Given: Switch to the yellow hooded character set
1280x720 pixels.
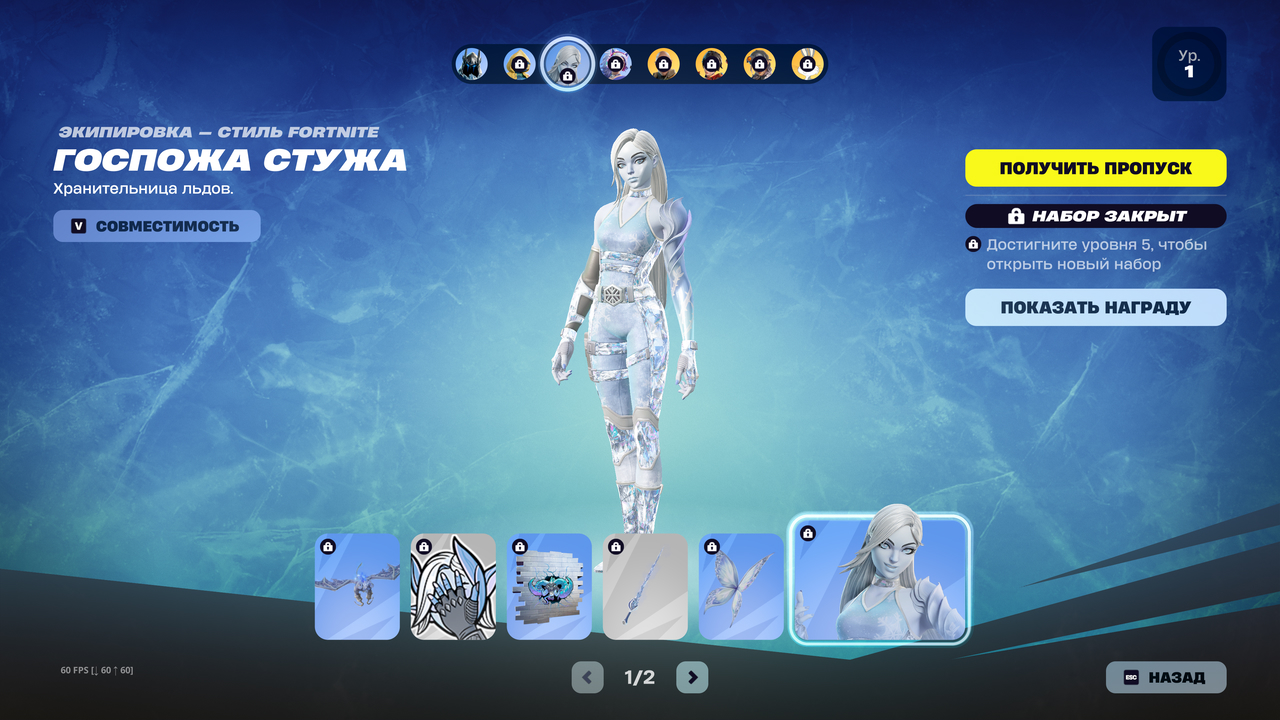Looking at the screenshot, I should pos(519,64).
